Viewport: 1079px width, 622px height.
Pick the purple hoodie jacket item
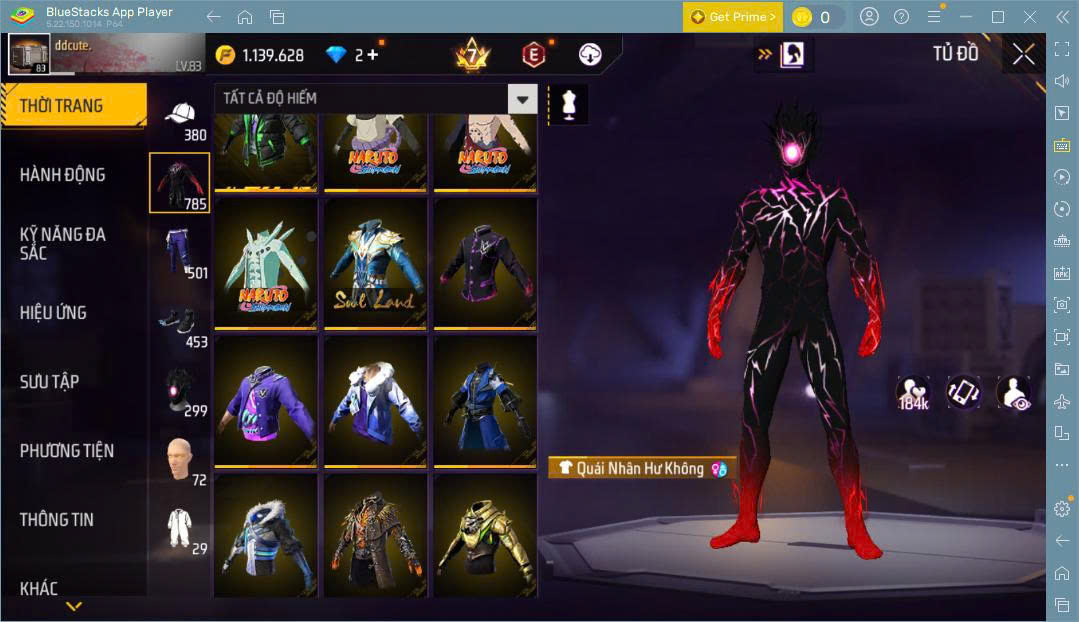click(266, 402)
